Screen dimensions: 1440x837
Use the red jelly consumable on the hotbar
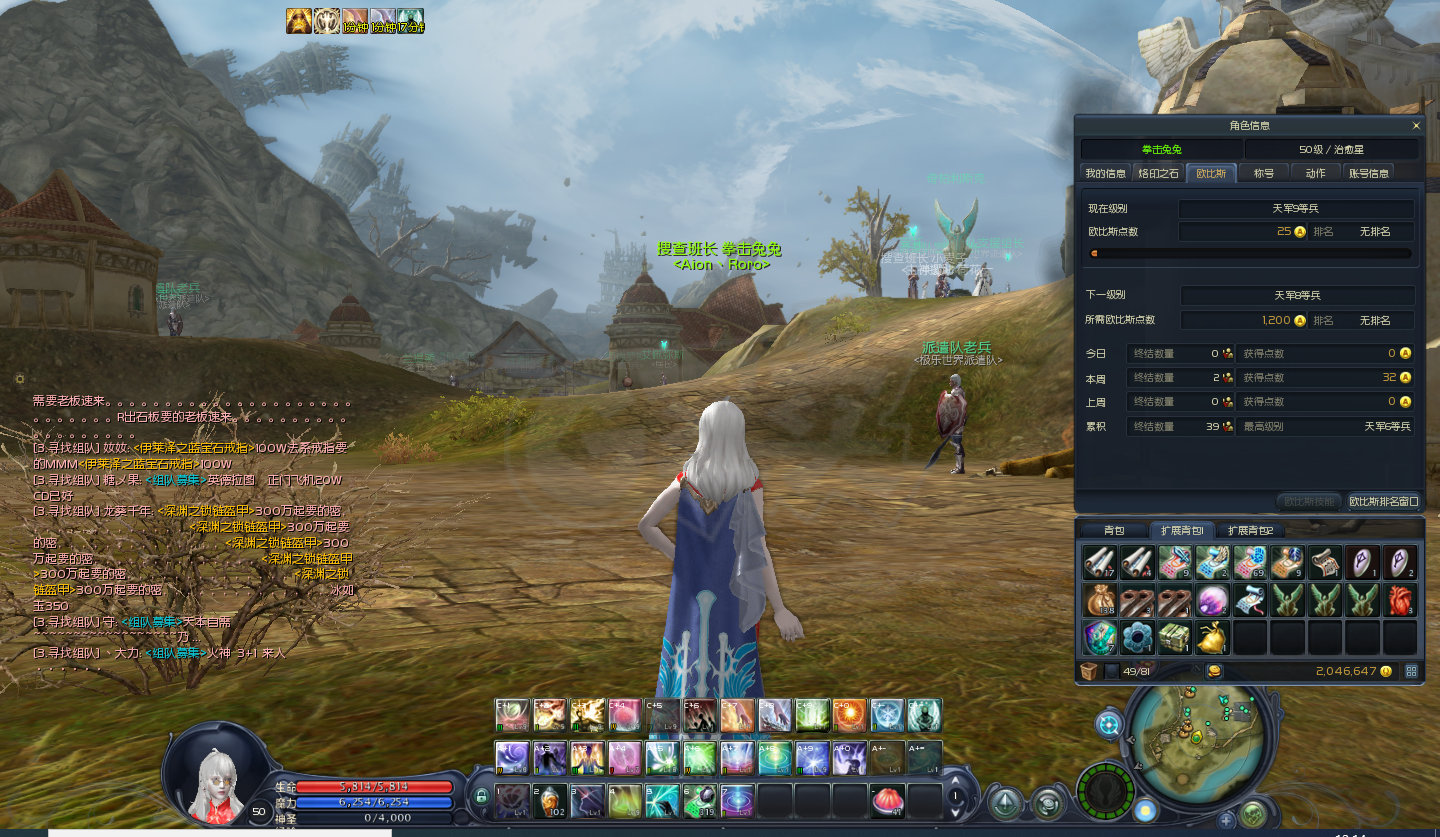[x=887, y=799]
